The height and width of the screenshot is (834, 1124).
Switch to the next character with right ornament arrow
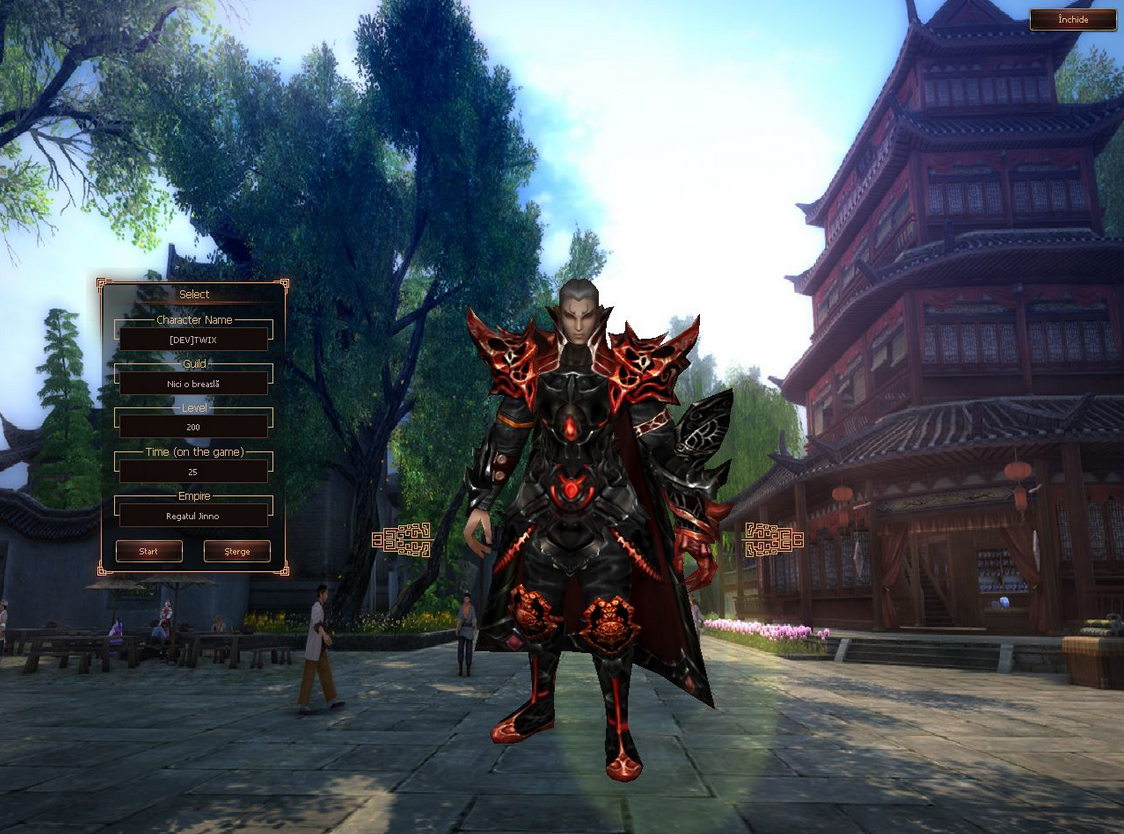click(x=773, y=539)
